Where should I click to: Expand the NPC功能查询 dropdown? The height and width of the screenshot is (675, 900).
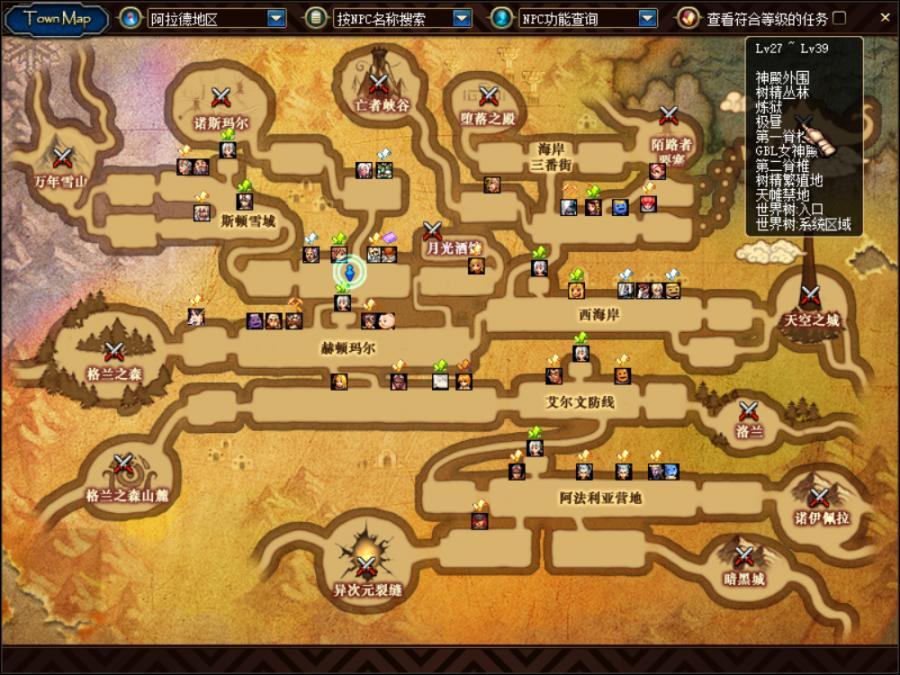[647, 18]
